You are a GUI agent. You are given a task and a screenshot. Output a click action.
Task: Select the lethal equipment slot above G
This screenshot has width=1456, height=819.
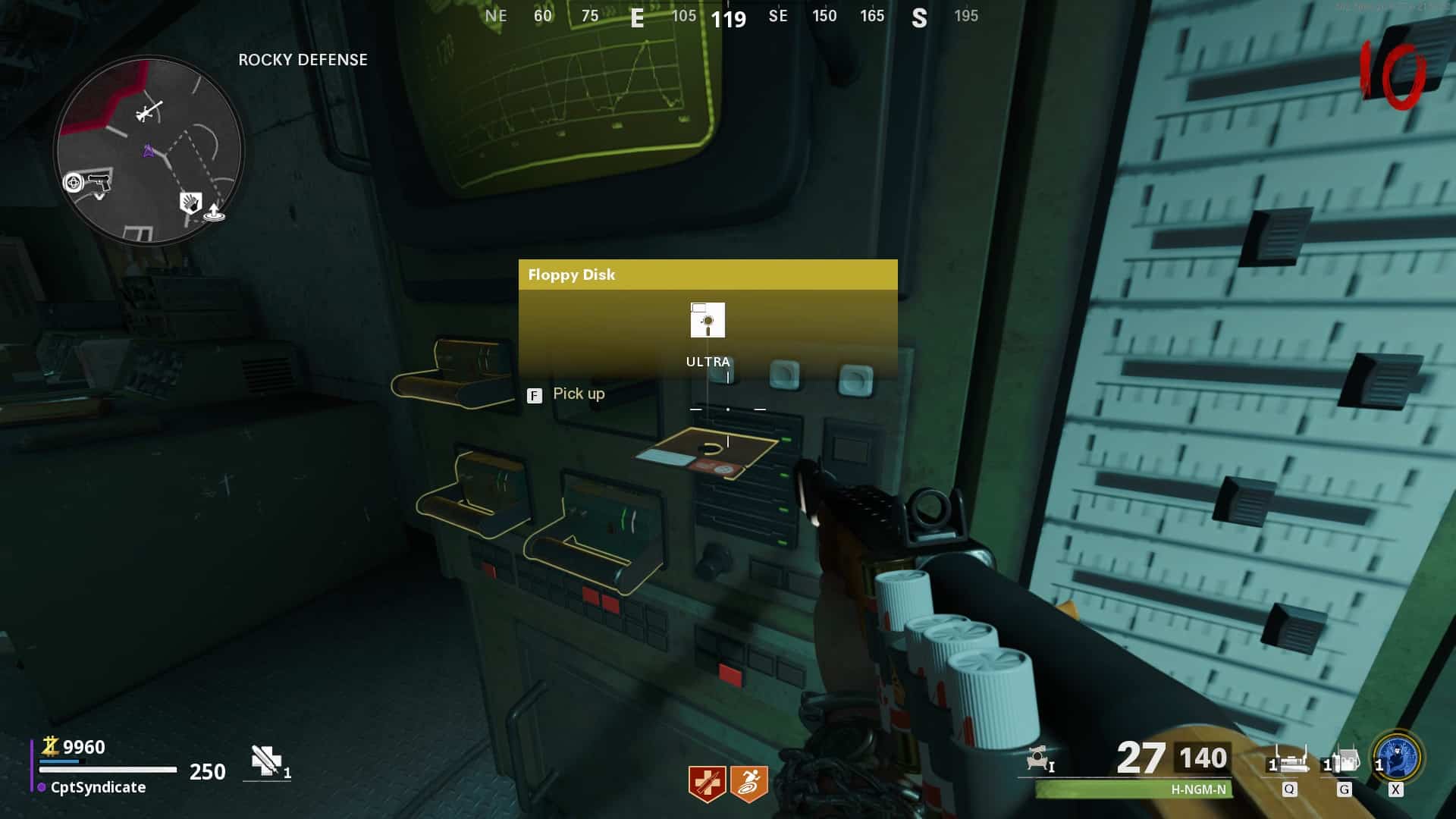1343,760
